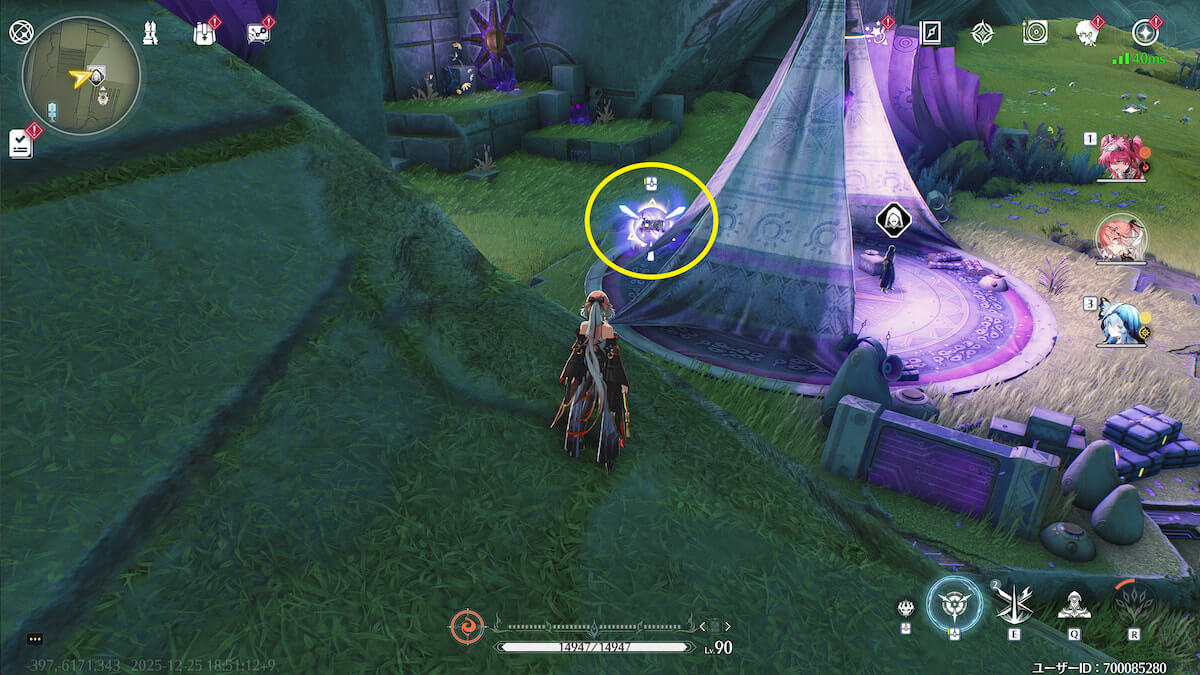The width and height of the screenshot is (1200, 675).
Task: Open the small chat dots button
Action: click(x=35, y=638)
